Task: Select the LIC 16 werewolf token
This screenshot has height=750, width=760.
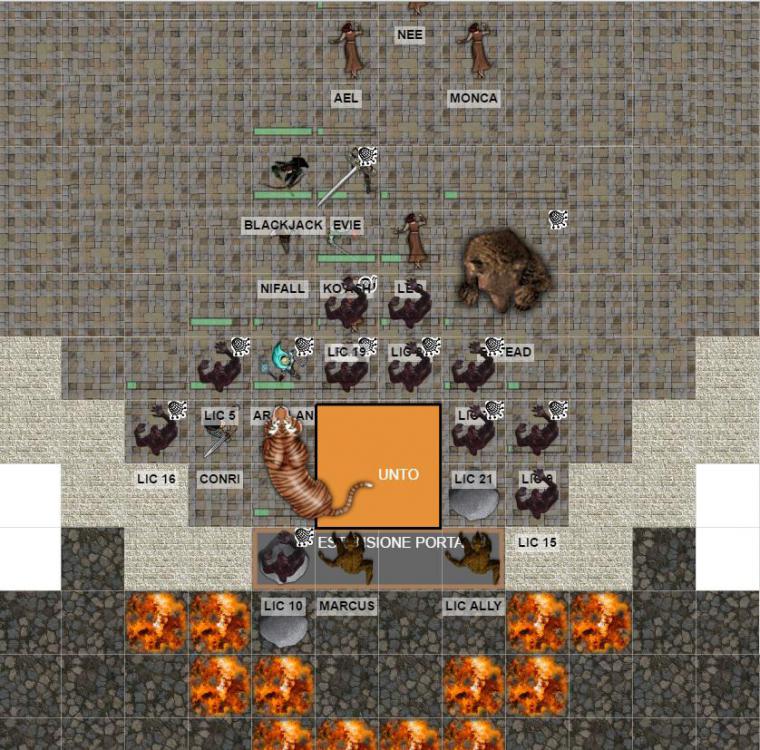Action: point(156,430)
